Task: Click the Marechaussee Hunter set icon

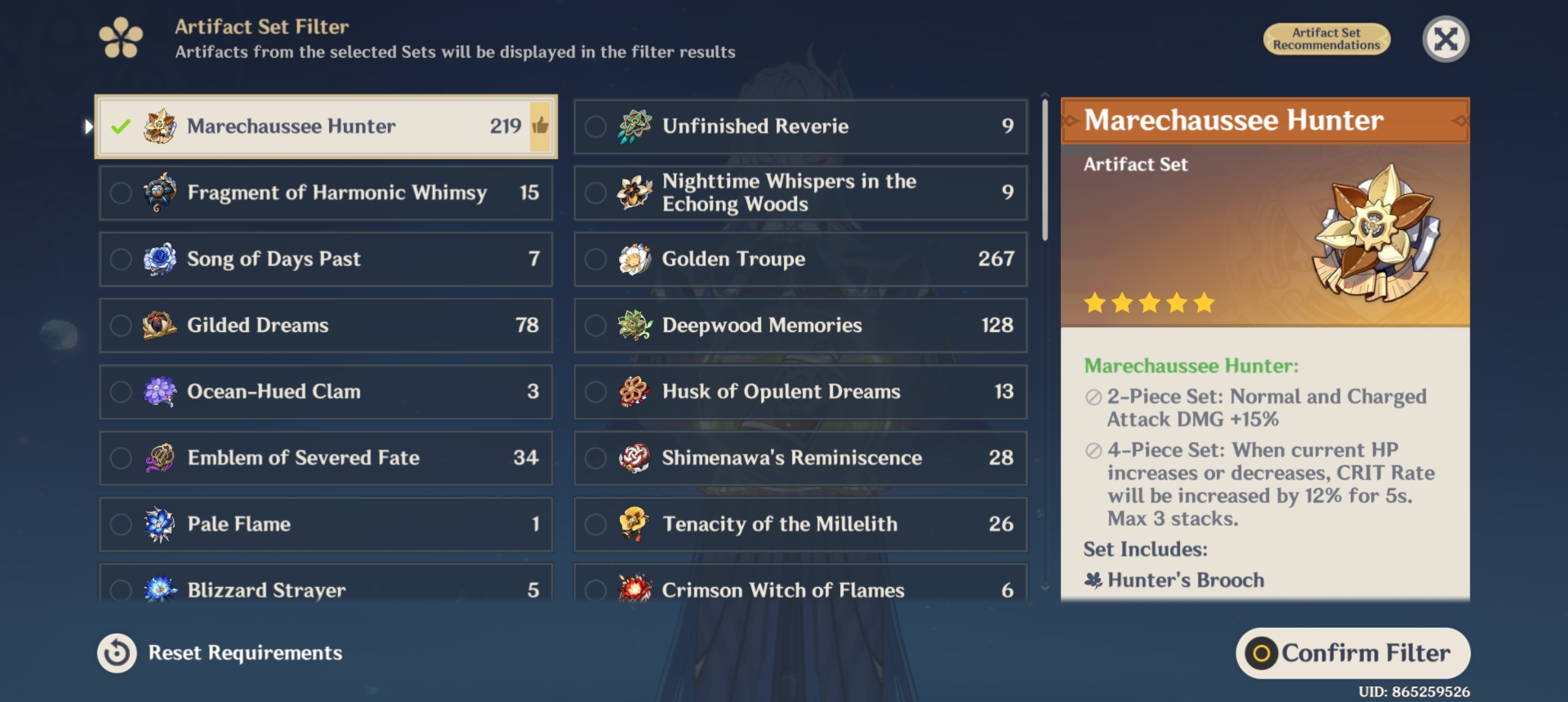Action: tap(159, 126)
